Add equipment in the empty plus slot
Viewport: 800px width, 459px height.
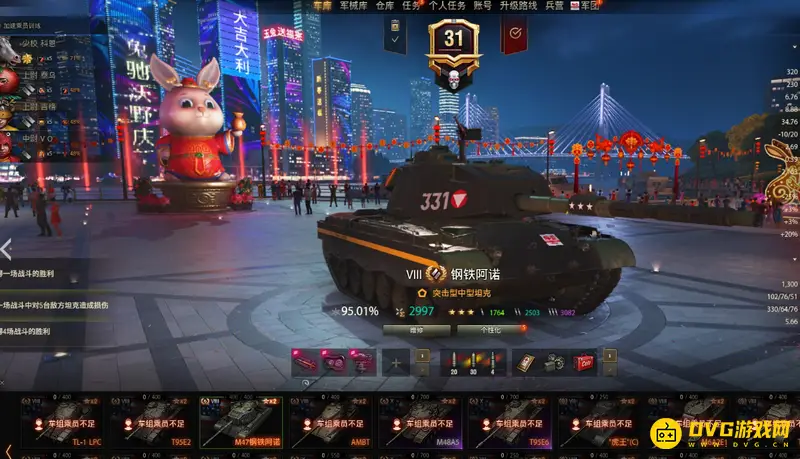click(397, 362)
